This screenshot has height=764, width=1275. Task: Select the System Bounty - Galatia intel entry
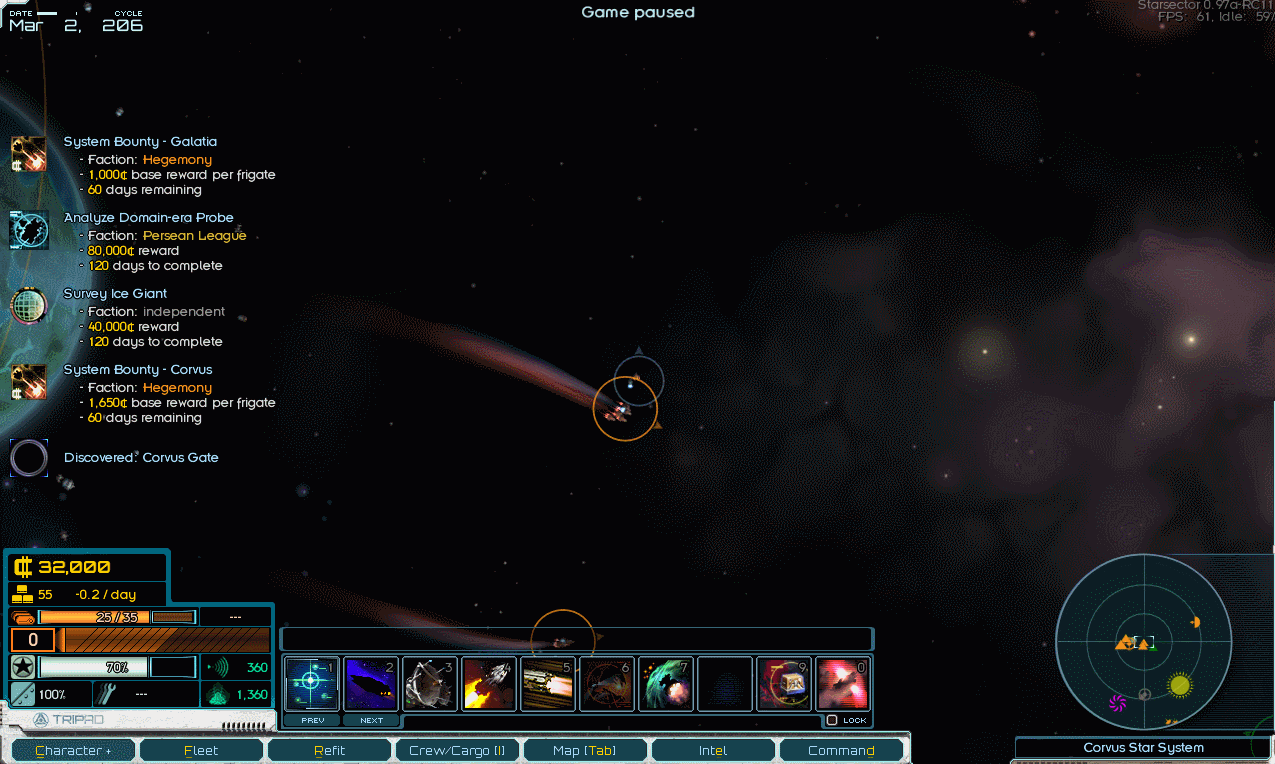(x=140, y=142)
